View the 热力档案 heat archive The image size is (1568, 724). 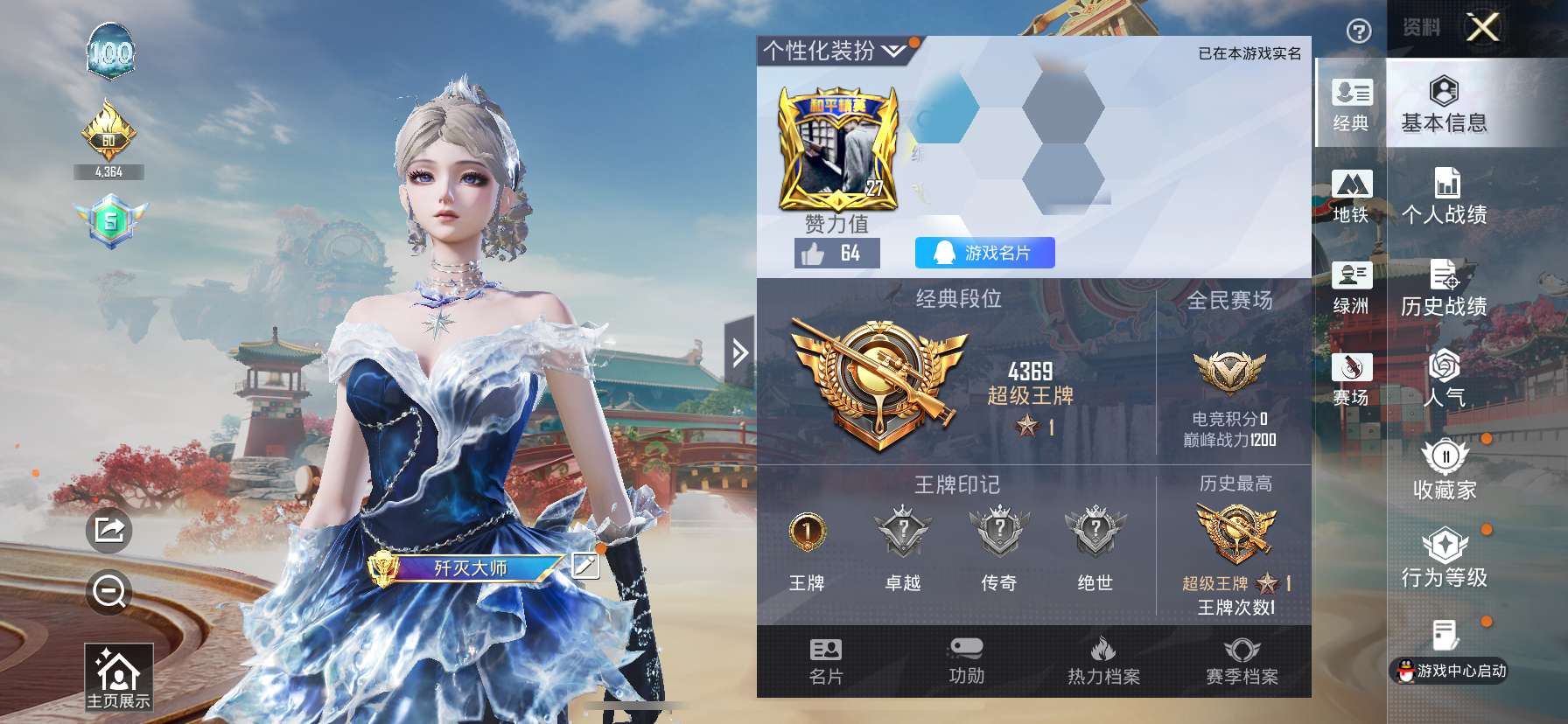pos(1102,662)
